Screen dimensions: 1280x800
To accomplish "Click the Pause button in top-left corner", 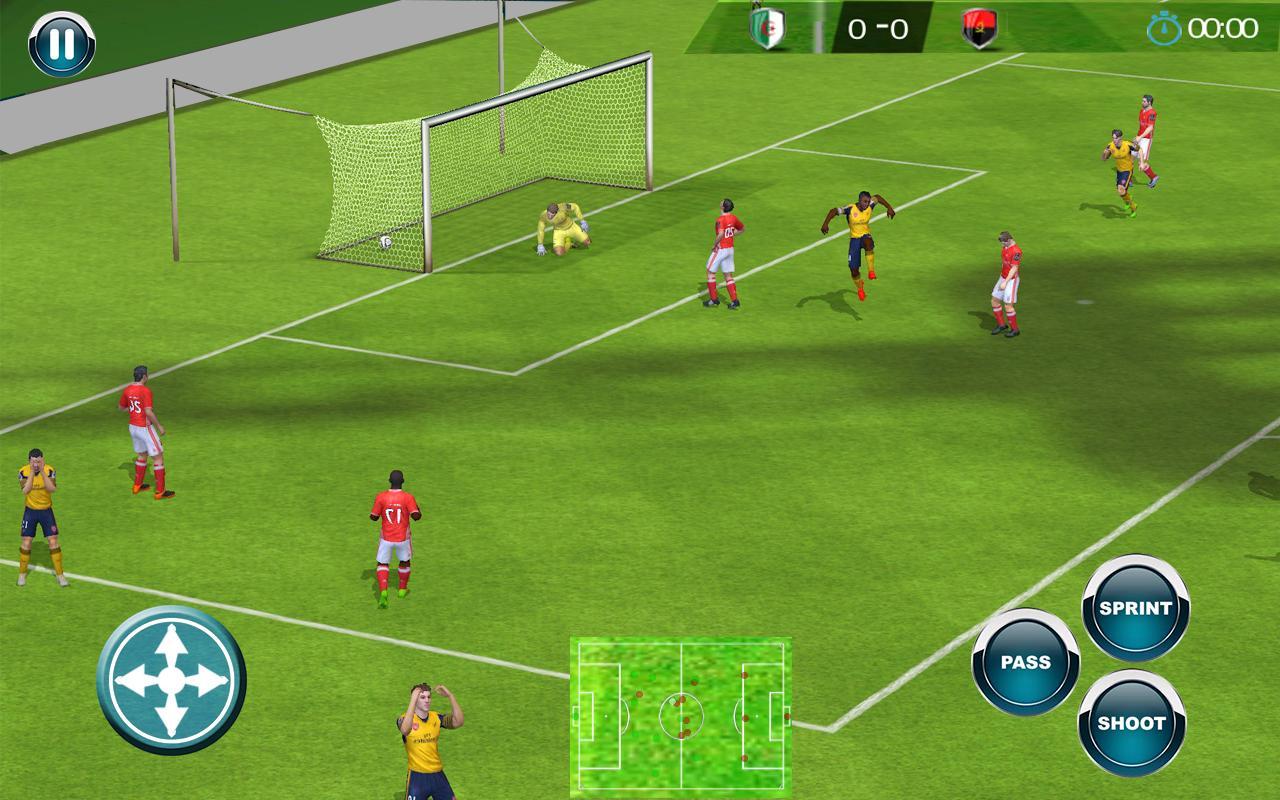I will pyautogui.click(x=60, y=42).
